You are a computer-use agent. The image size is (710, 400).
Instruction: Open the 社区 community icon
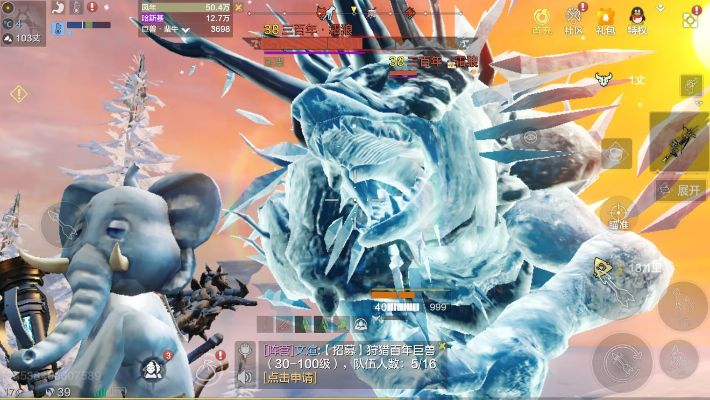tap(574, 18)
